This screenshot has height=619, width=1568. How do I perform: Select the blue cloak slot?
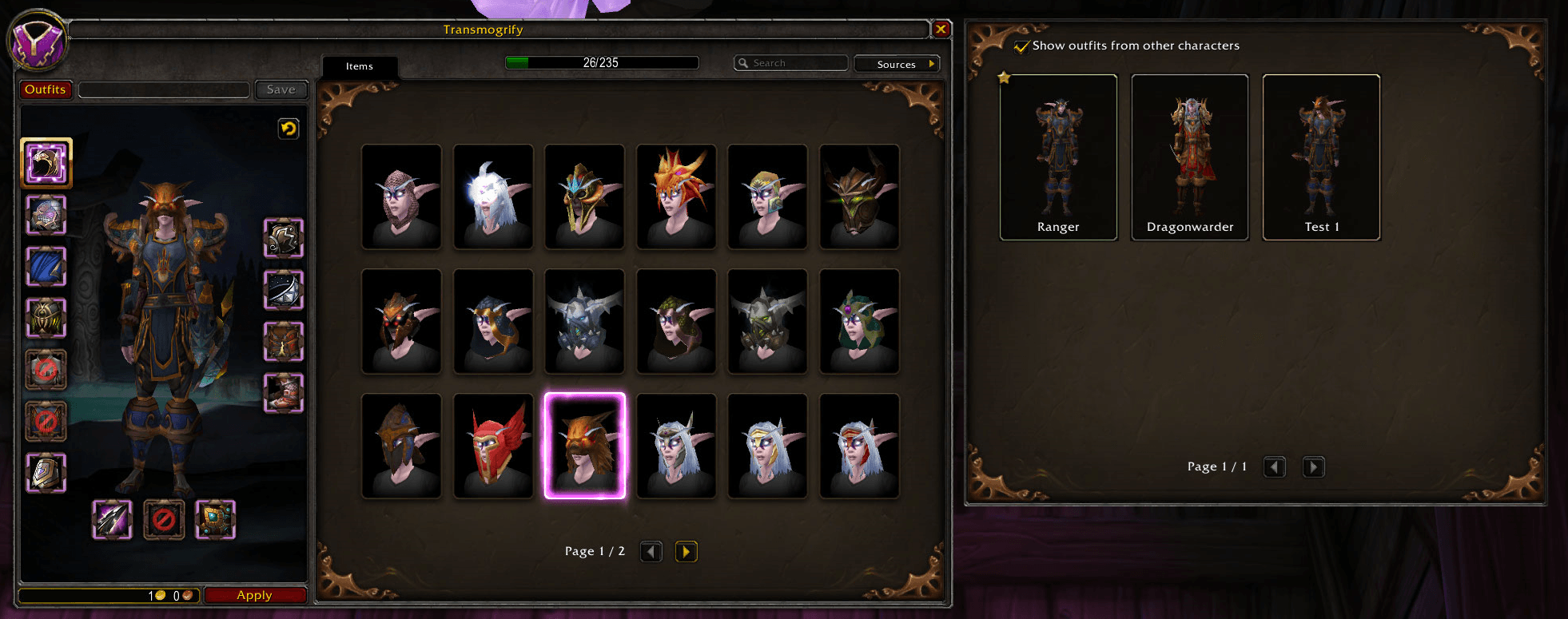pyautogui.click(x=46, y=266)
